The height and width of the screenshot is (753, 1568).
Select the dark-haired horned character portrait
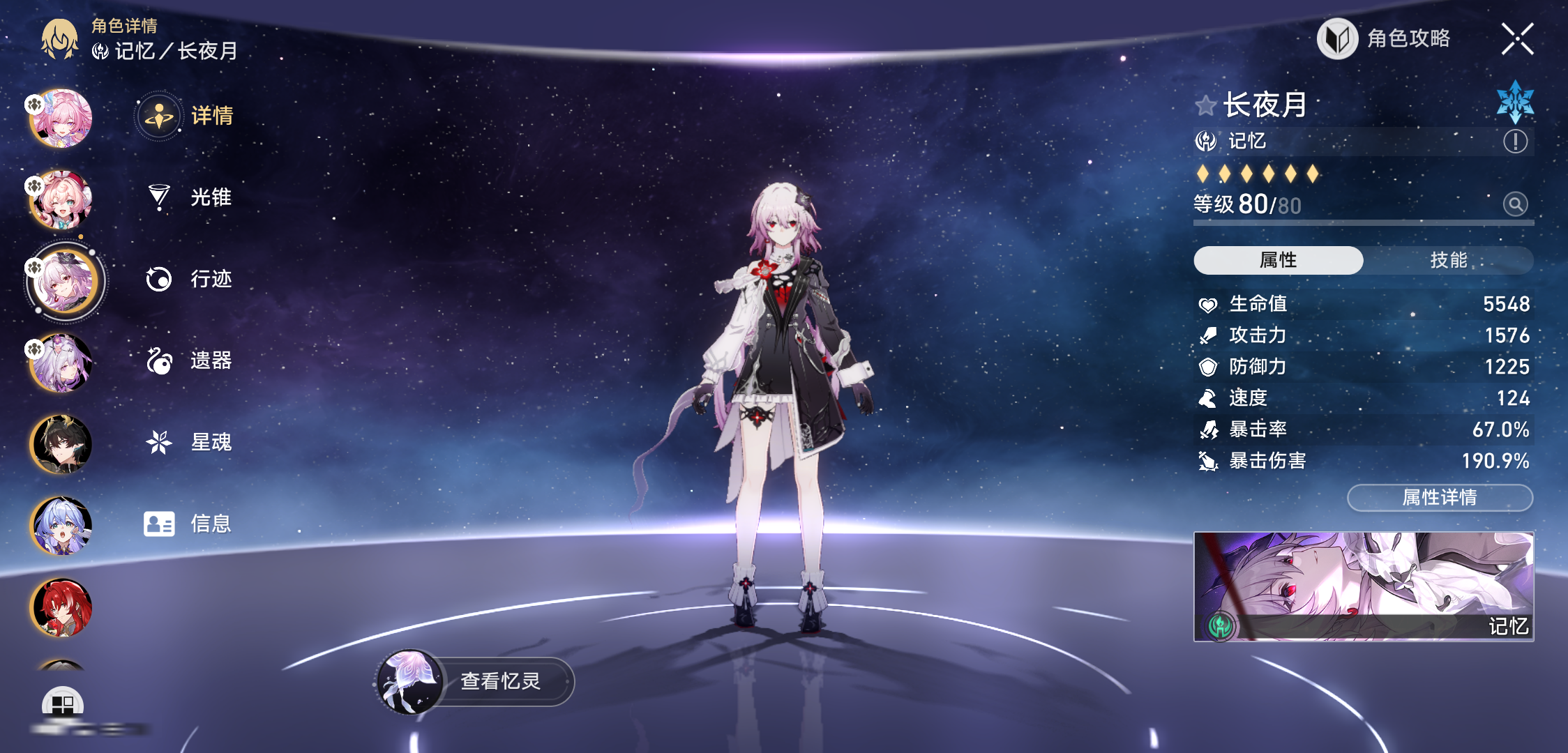61,444
